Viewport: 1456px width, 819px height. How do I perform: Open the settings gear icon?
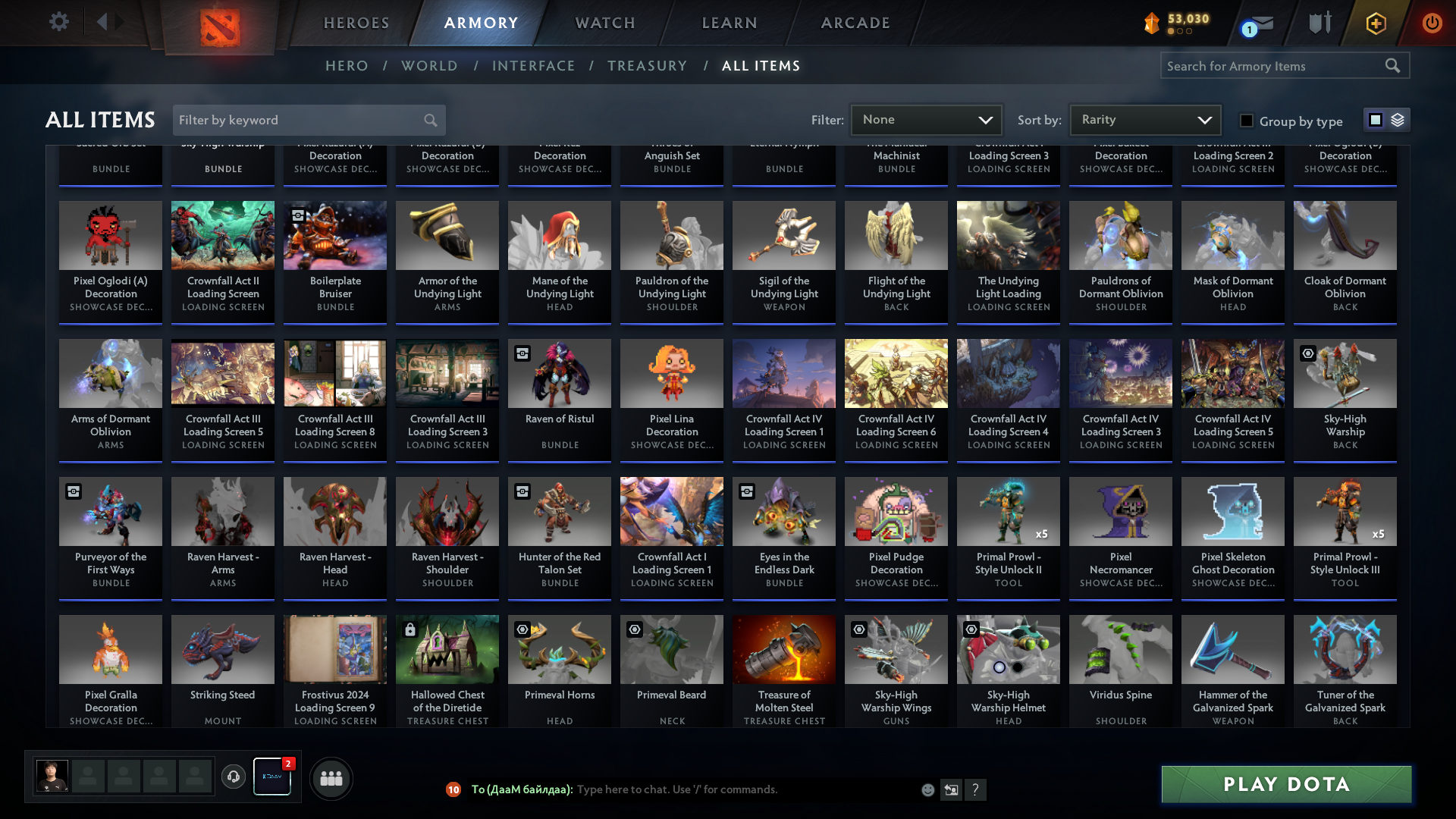(59, 22)
